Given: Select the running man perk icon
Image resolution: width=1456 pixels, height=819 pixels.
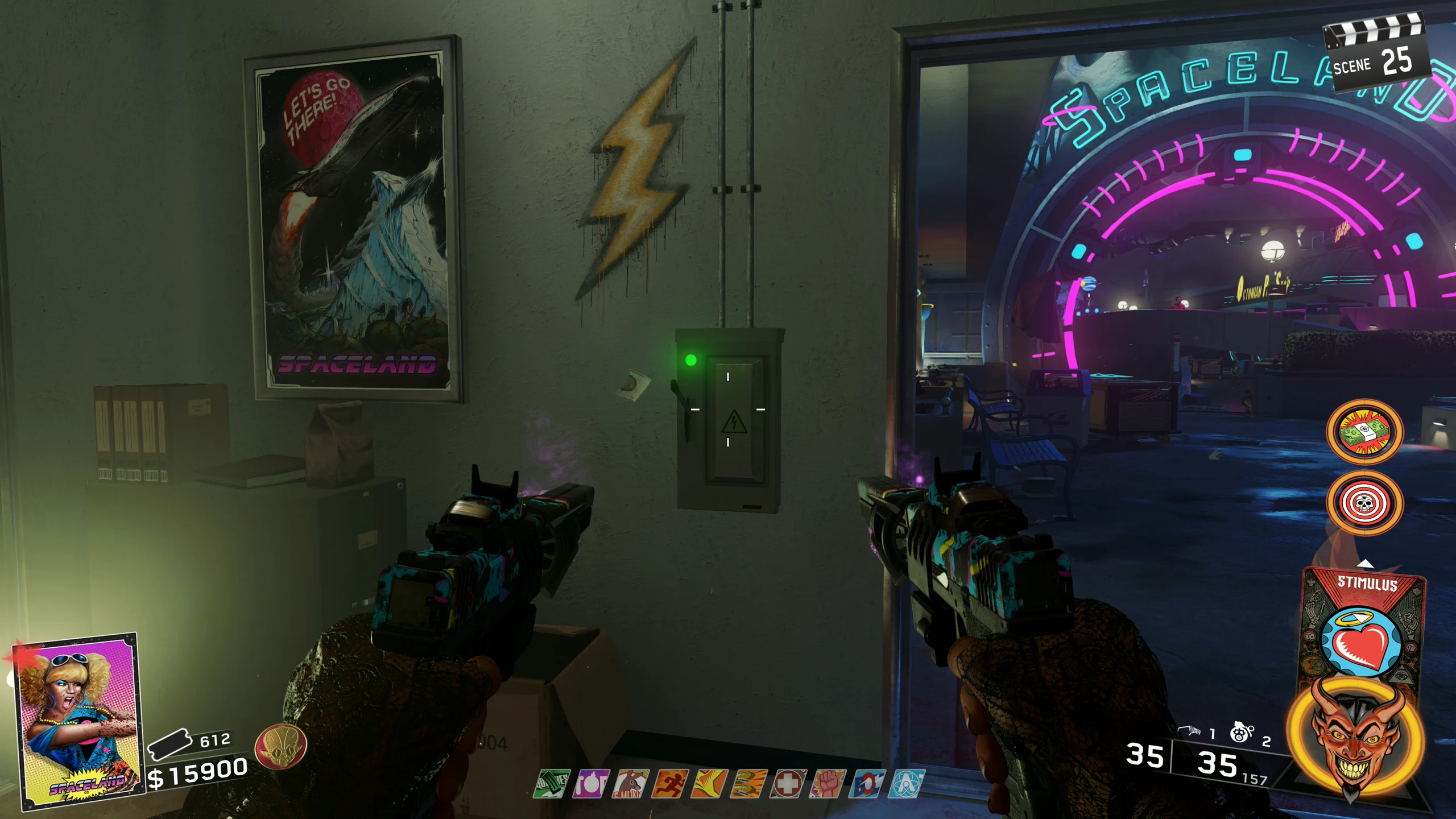Looking at the screenshot, I should 670,784.
